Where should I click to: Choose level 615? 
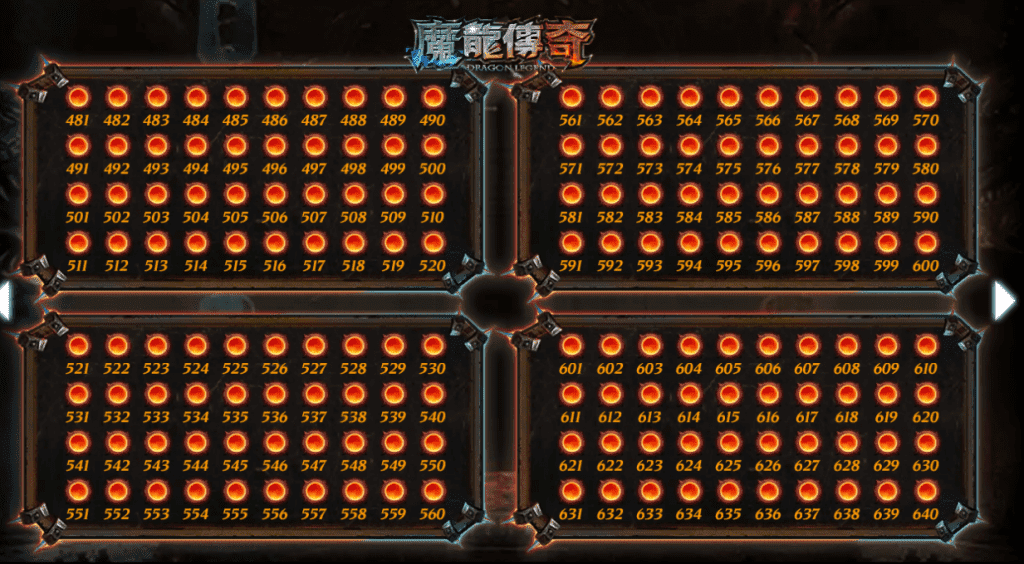729,394
